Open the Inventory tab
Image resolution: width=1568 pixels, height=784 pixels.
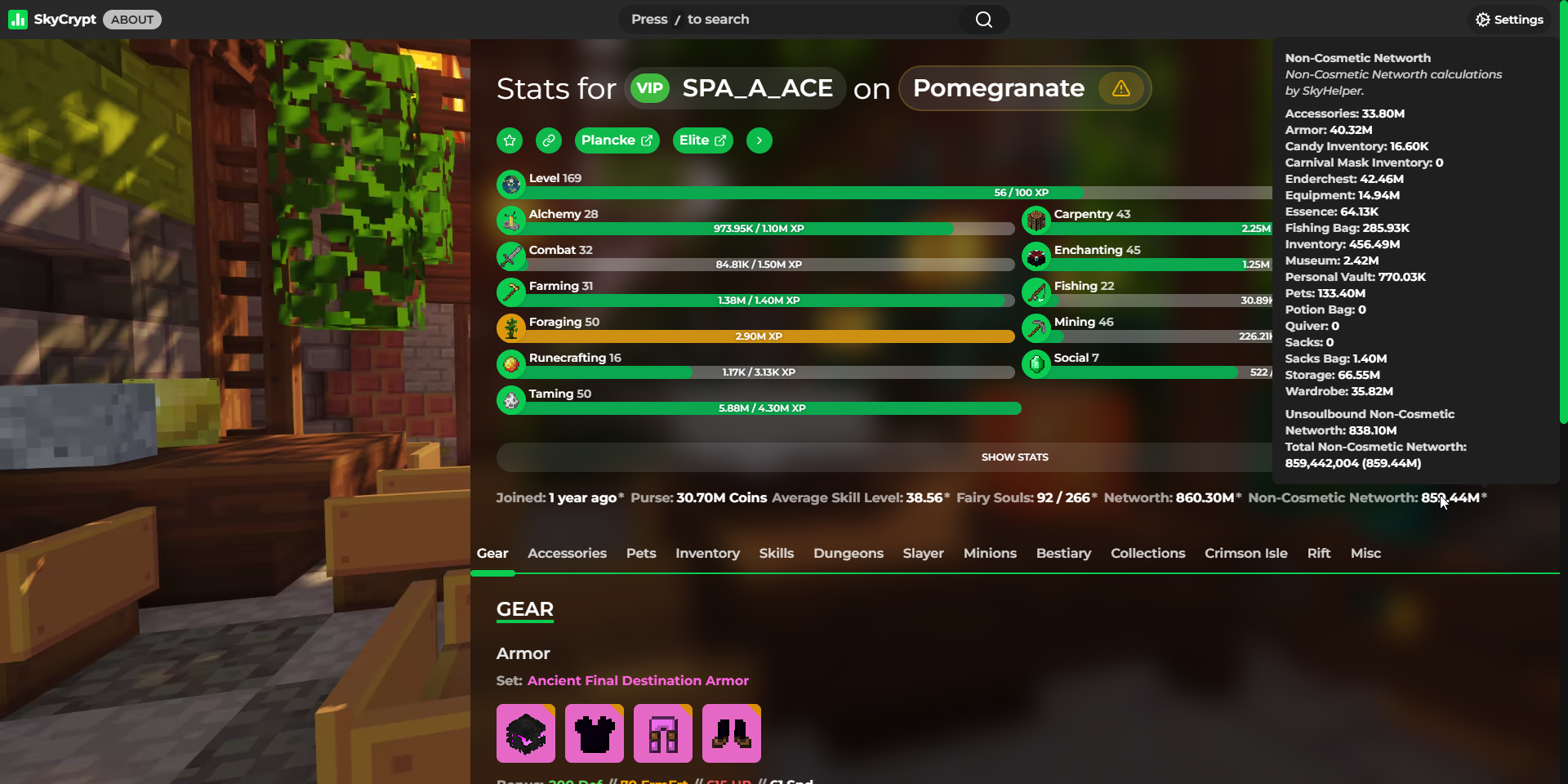pyautogui.click(x=707, y=554)
